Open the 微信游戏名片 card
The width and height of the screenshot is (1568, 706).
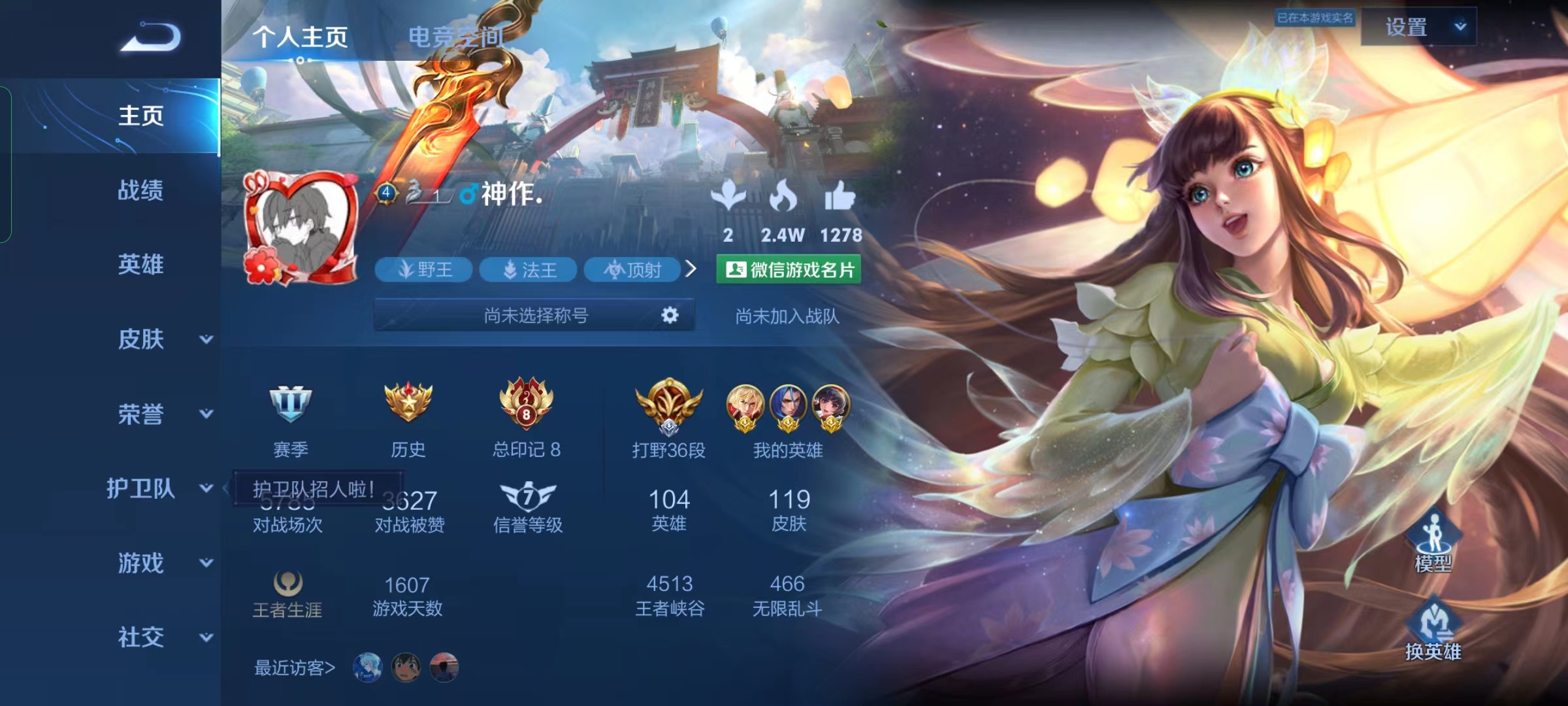(789, 269)
